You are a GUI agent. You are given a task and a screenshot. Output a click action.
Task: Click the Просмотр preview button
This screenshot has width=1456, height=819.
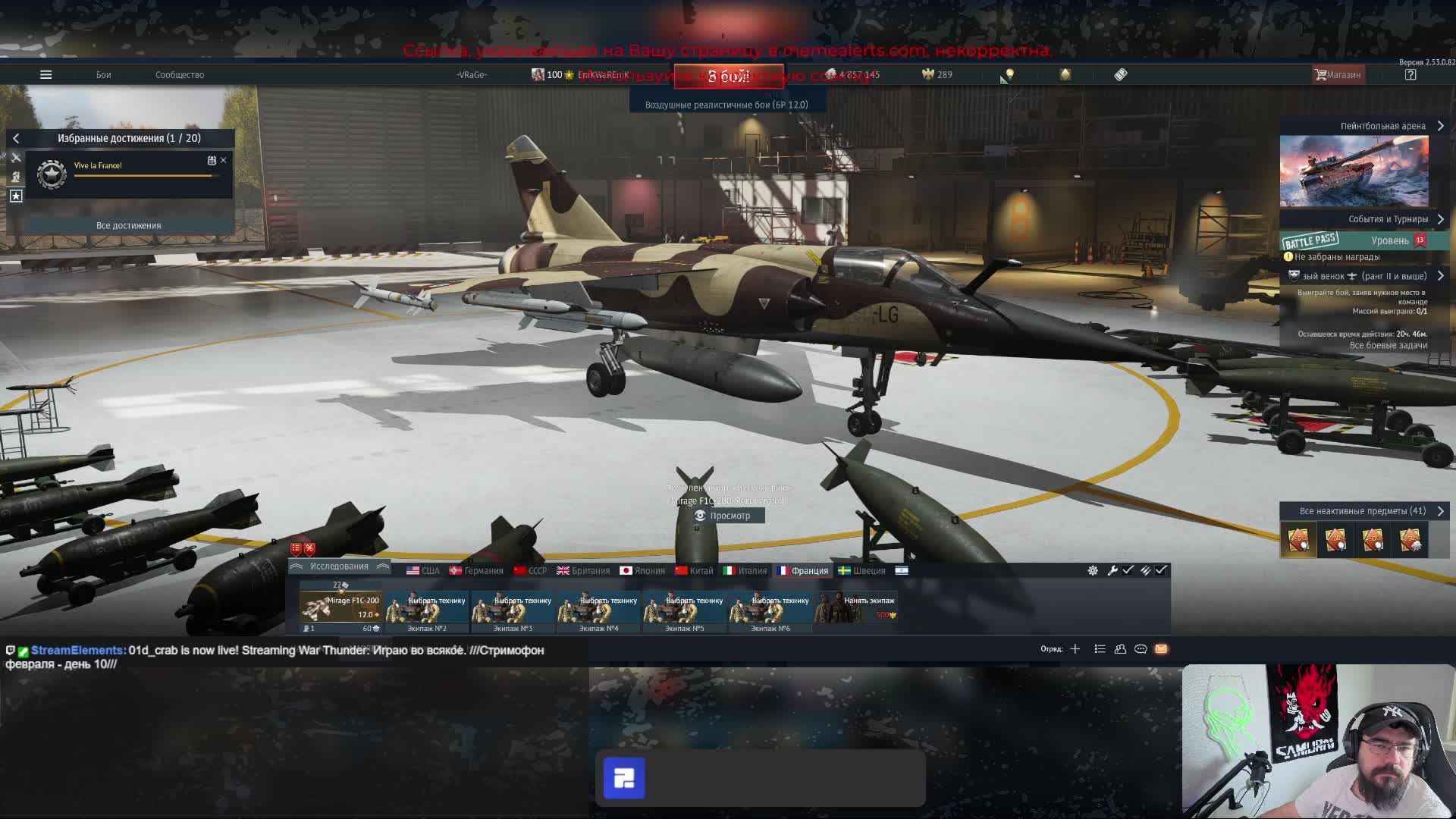coord(730,516)
